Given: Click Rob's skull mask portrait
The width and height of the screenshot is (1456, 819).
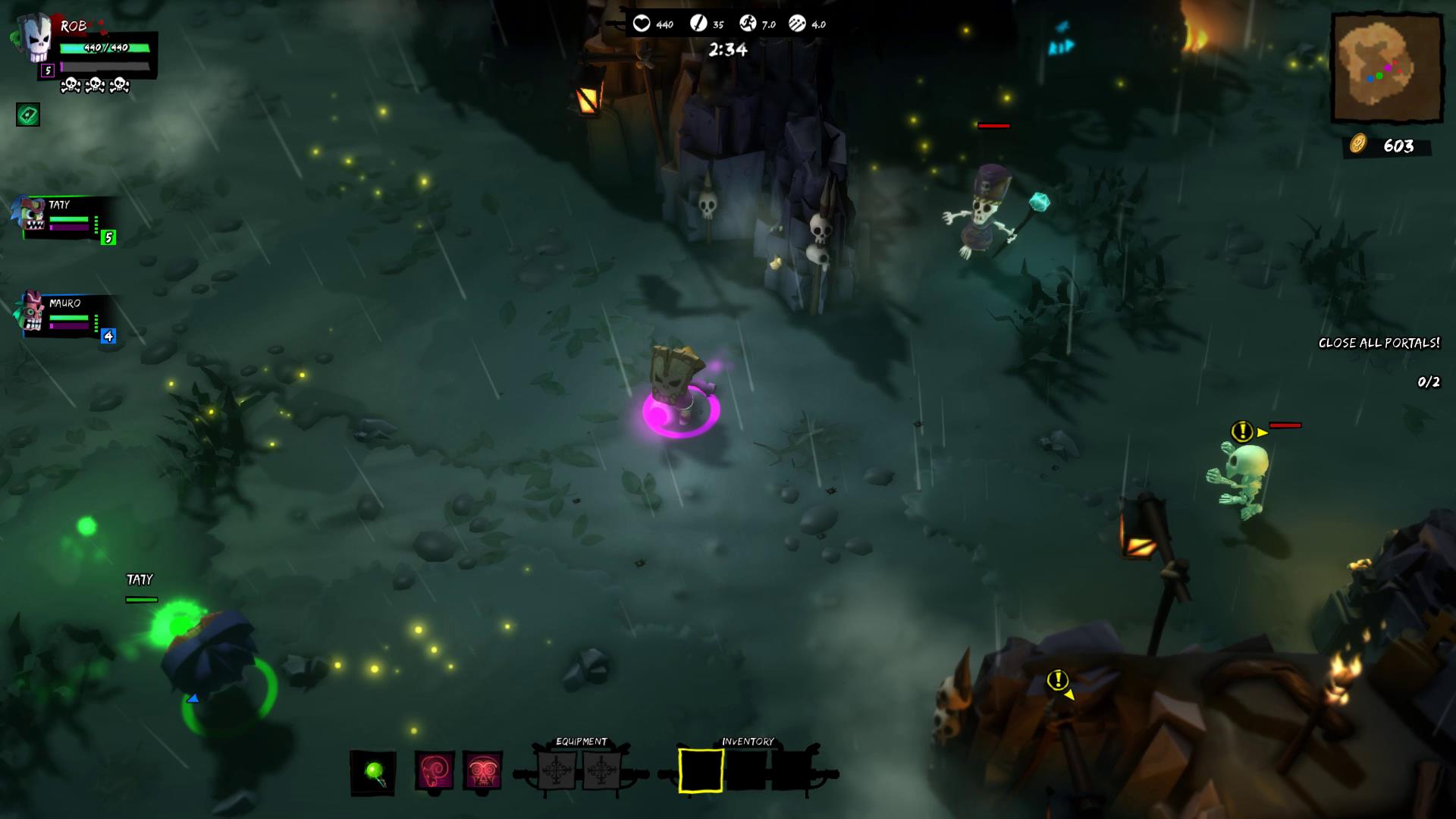Looking at the screenshot, I should [34, 39].
